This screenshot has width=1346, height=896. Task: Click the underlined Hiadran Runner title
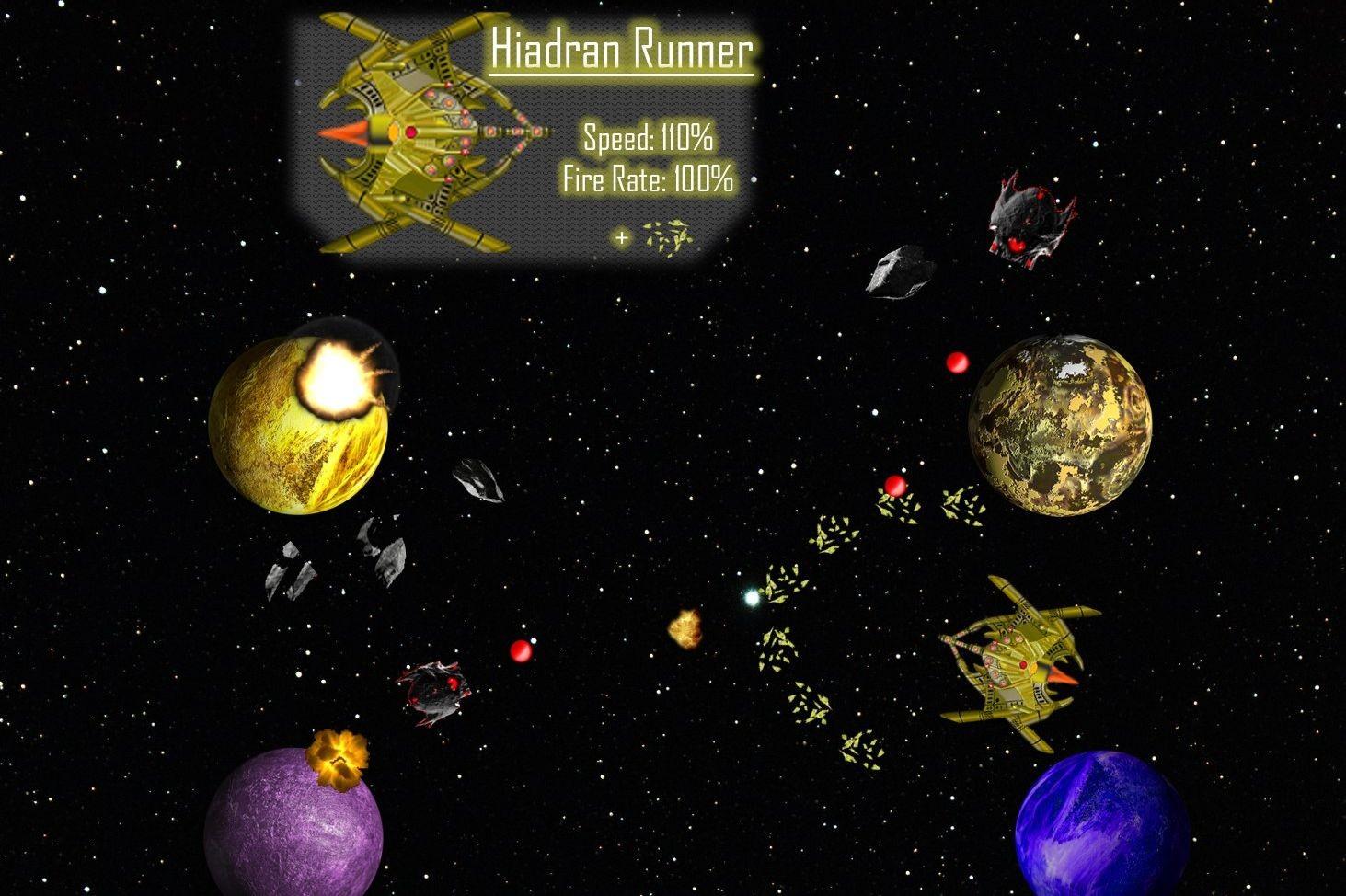pyautogui.click(x=621, y=51)
